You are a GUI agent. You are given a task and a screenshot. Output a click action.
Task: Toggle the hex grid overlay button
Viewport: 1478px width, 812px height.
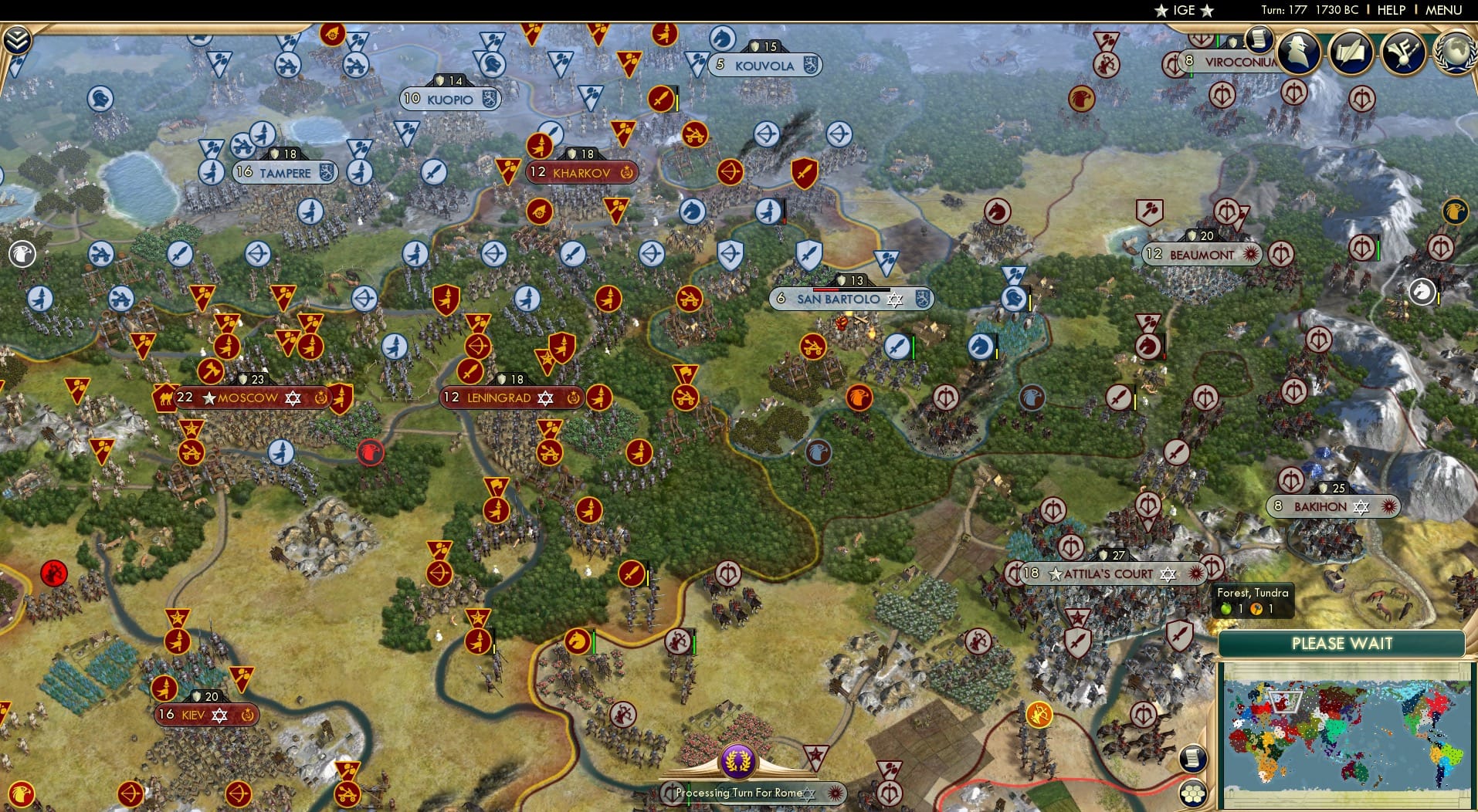click(1194, 792)
